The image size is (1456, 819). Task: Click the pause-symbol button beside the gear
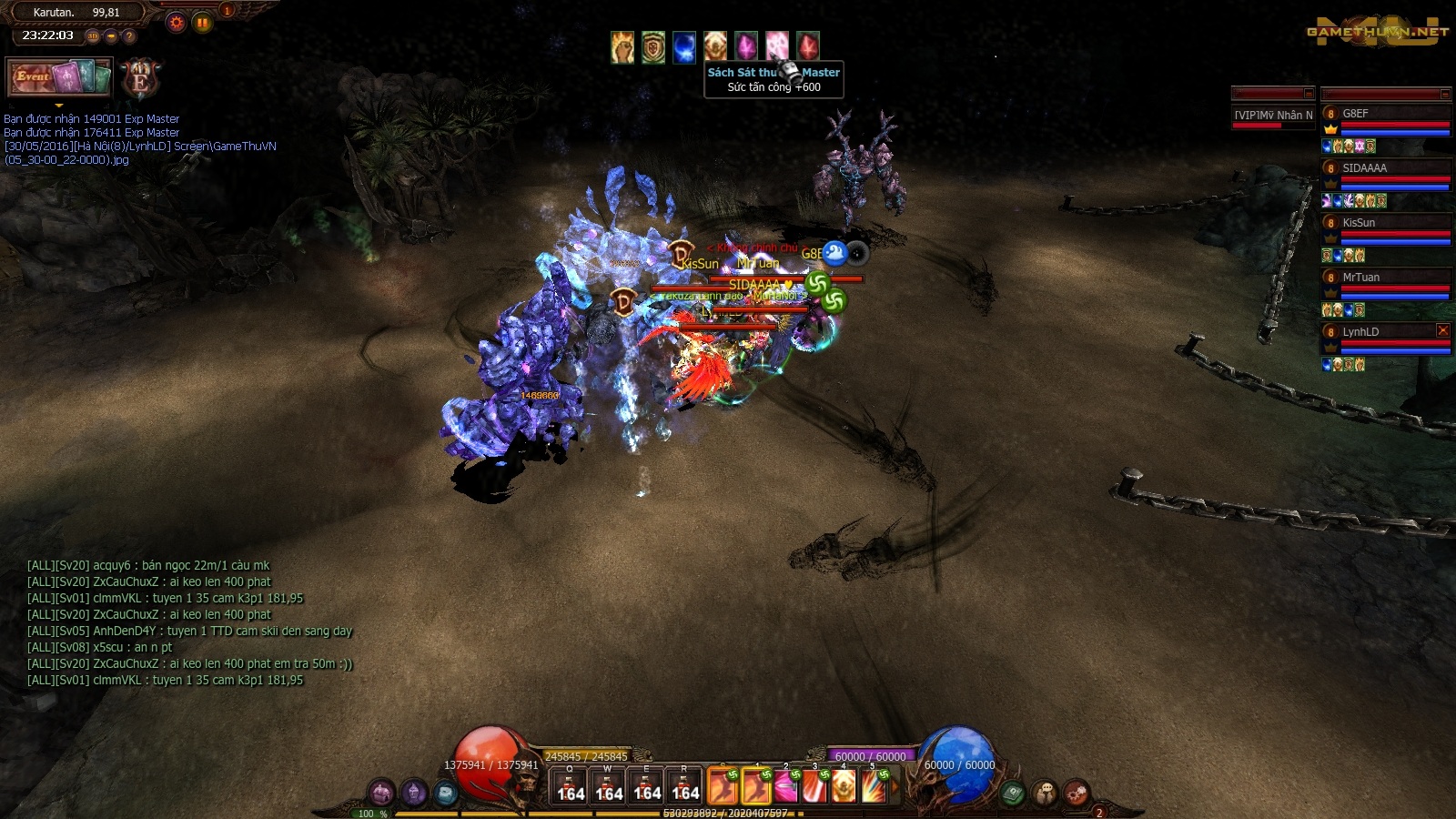[x=202, y=23]
